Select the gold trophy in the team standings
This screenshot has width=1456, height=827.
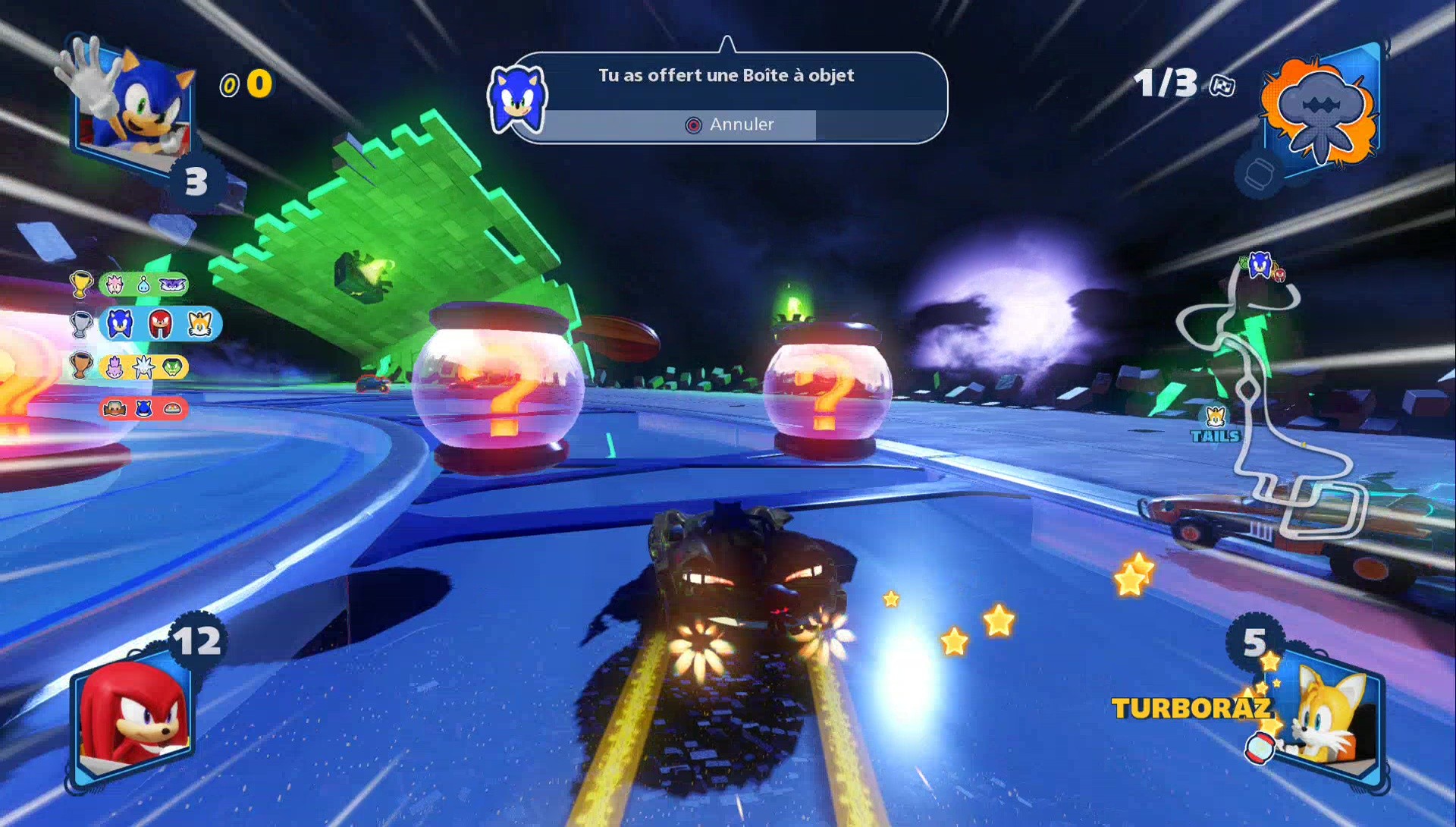click(81, 284)
